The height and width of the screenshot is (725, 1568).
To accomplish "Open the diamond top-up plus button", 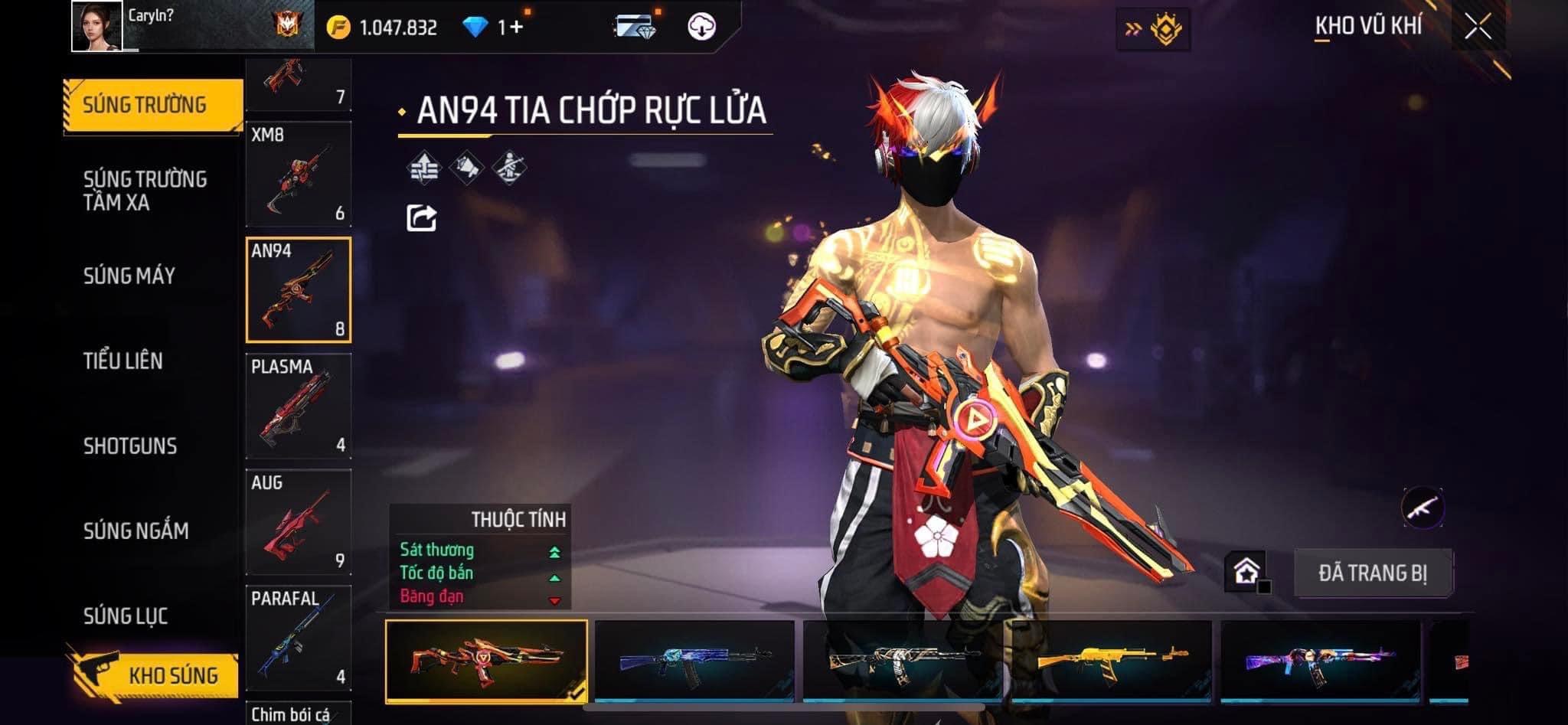I will click(x=512, y=28).
